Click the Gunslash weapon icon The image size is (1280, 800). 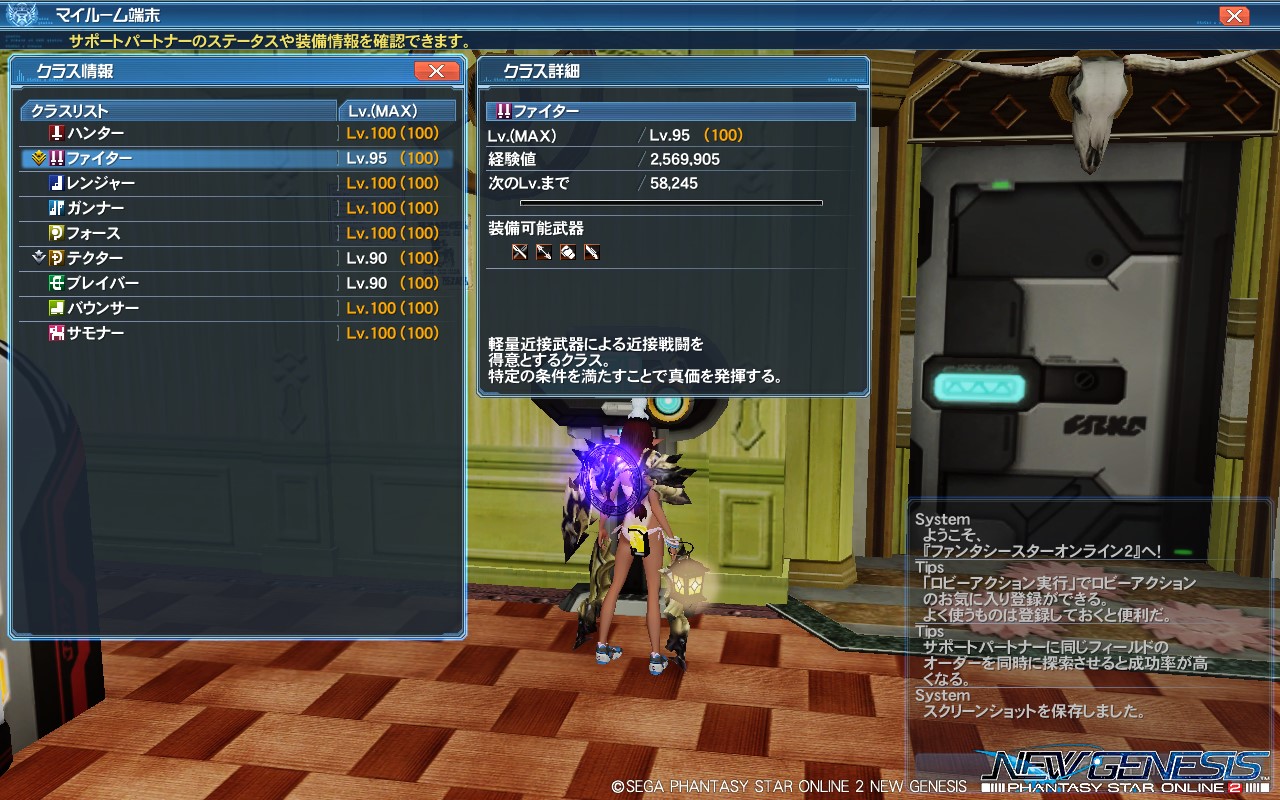click(594, 251)
